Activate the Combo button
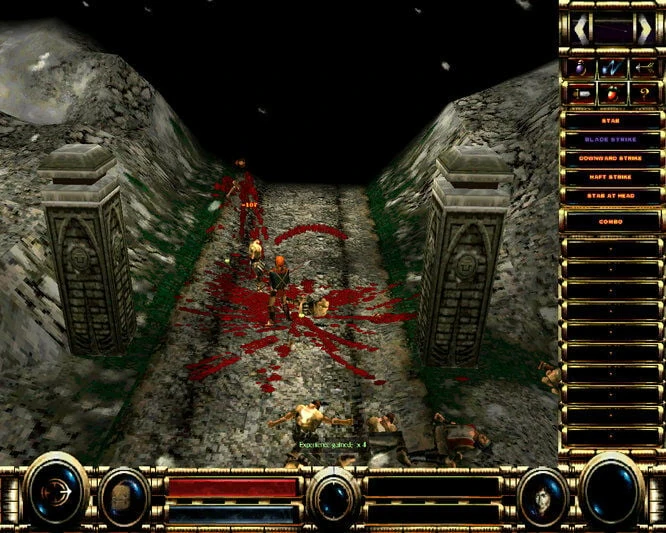Viewport: 666px width, 533px height. pos(613,220)
